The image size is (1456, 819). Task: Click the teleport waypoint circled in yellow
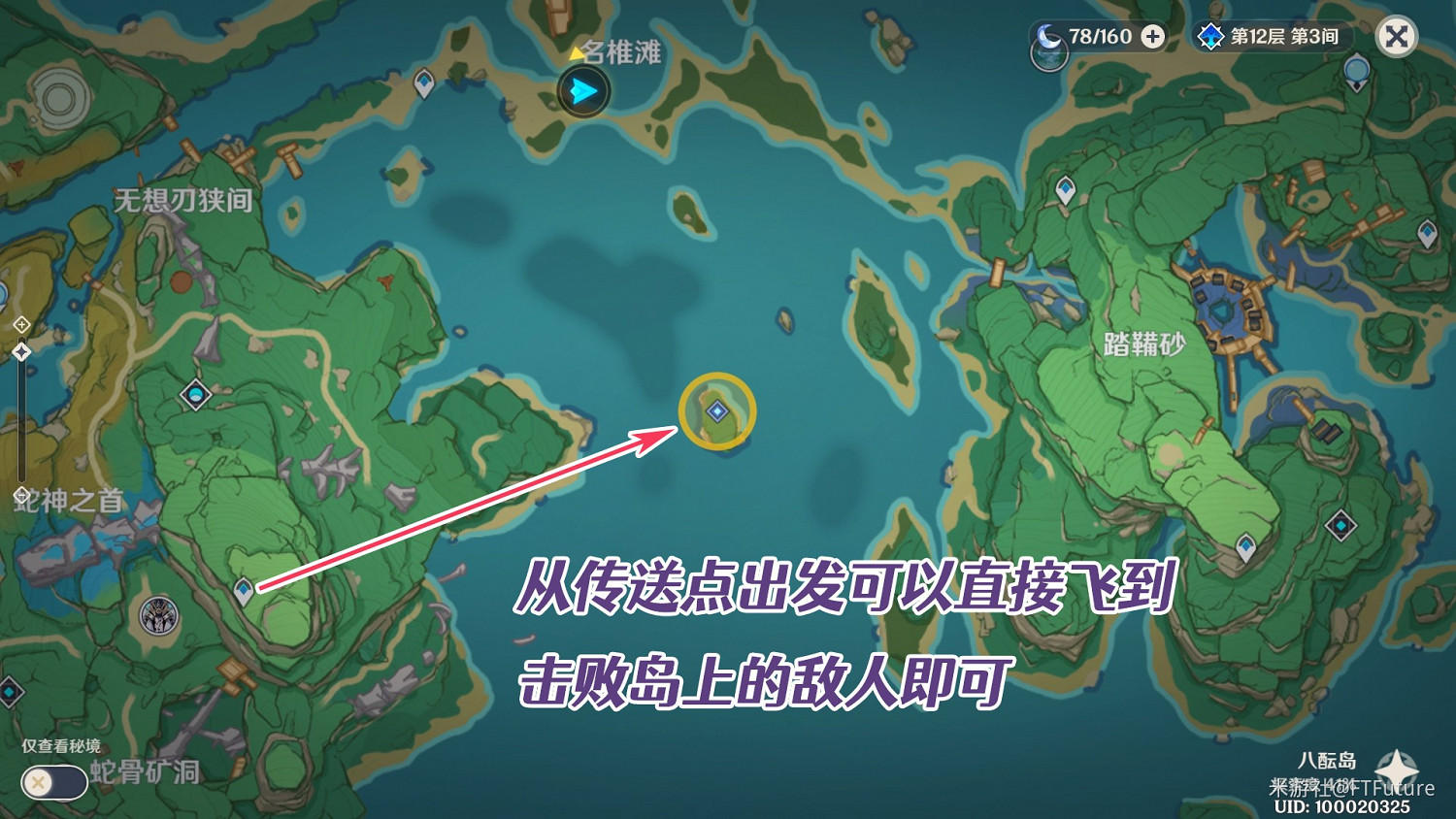719,410
